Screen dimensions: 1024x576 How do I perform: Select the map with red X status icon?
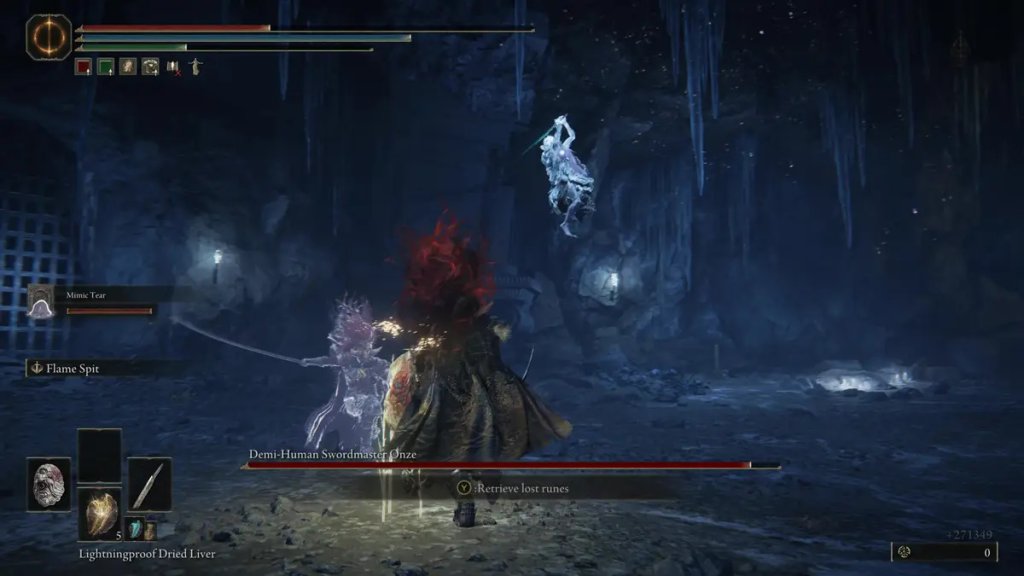click(x=173, y=67)
